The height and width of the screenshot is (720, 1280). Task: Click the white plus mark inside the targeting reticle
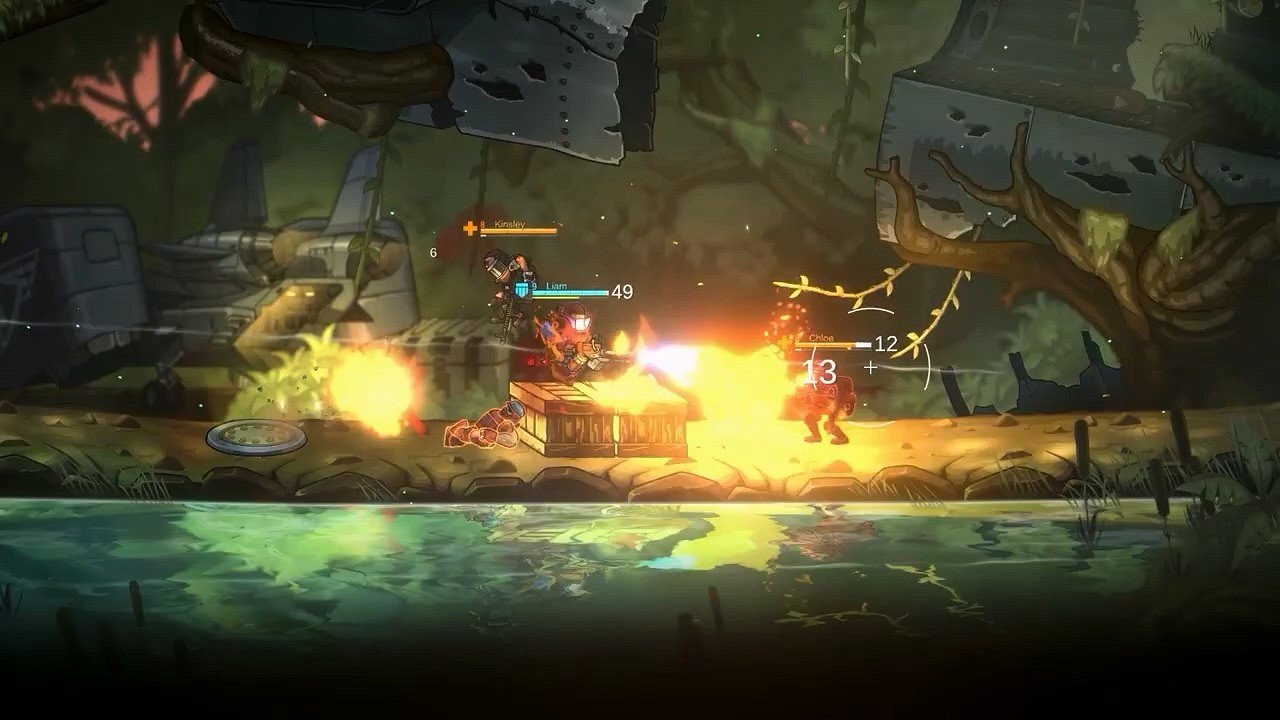pos(871,366)
